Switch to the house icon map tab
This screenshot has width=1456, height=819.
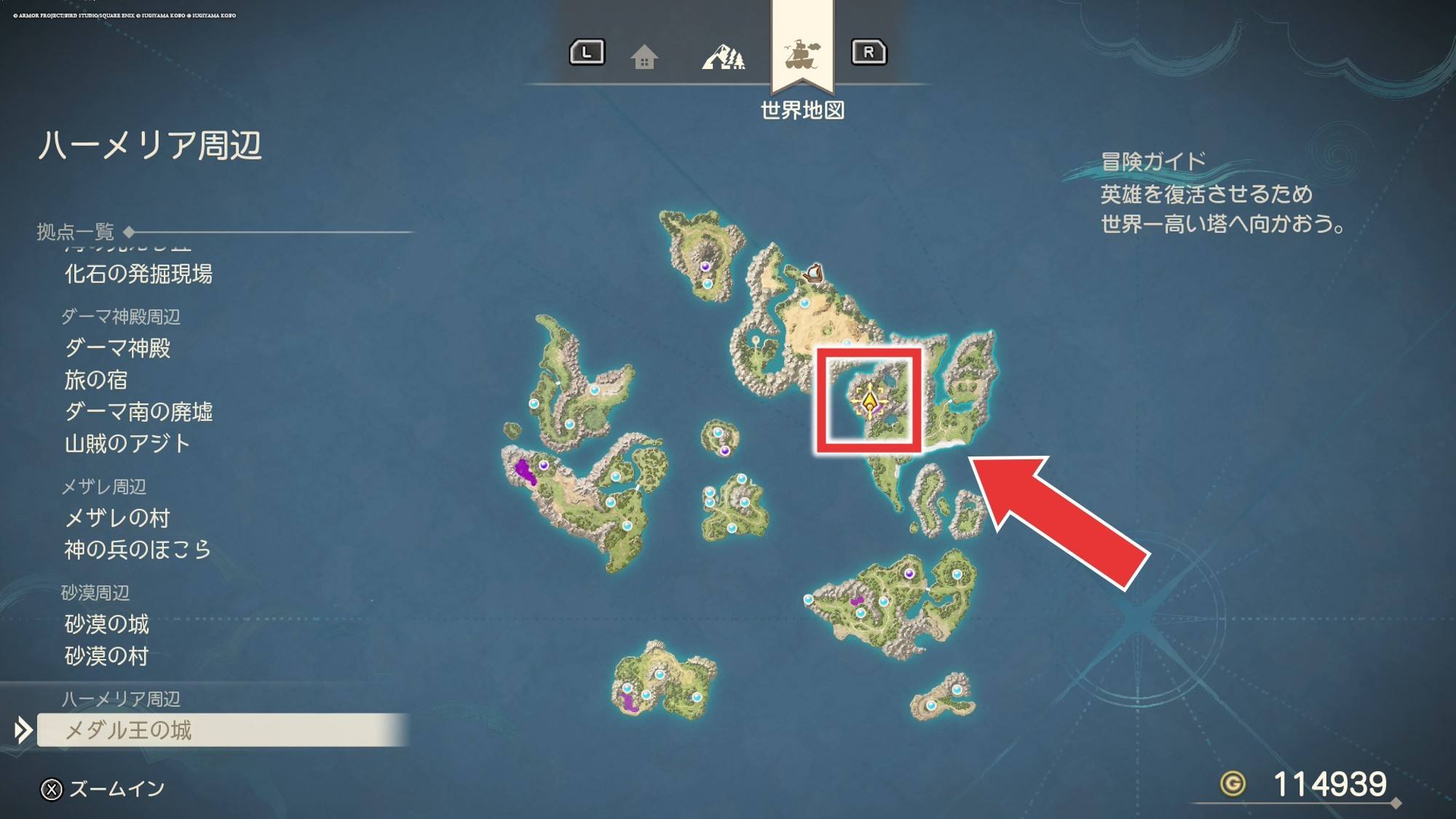coord(644,56)
